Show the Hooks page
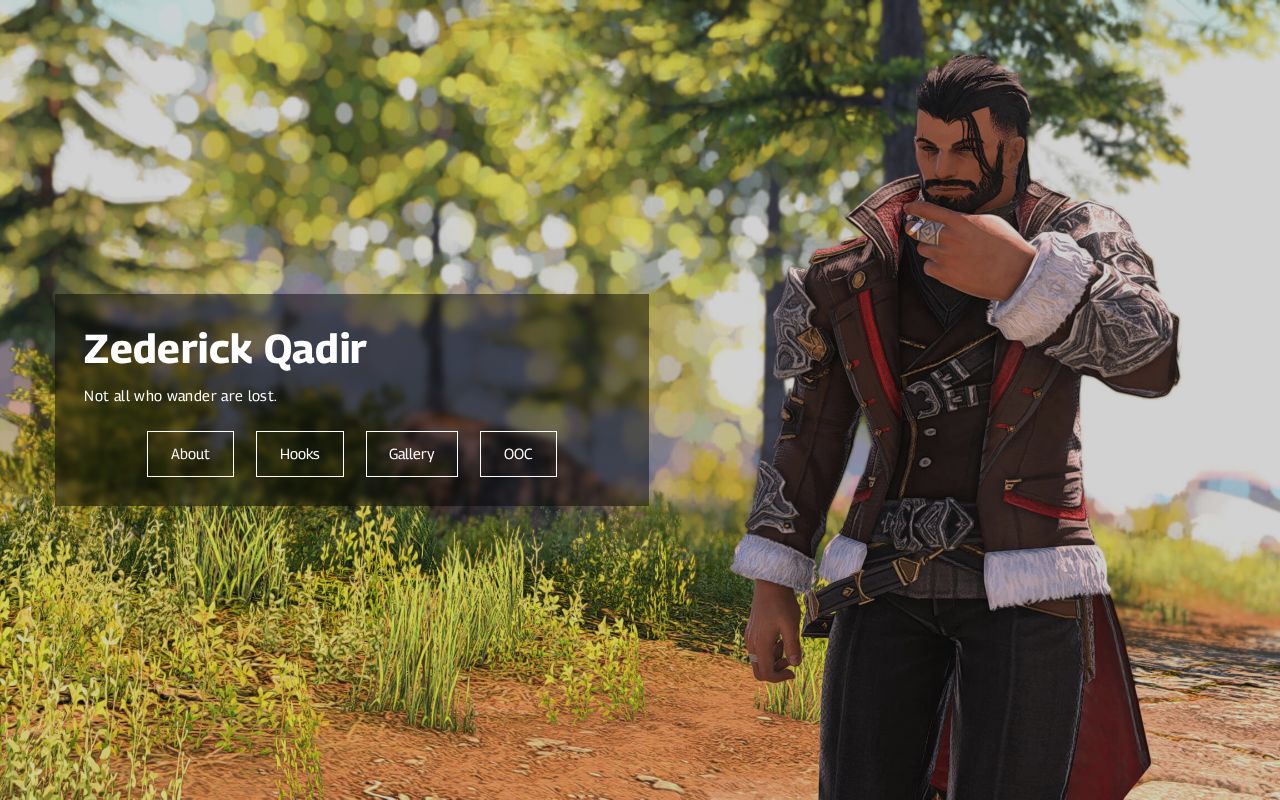The height and width of the screenshot is (800, 1280). (x=300, y=454)
